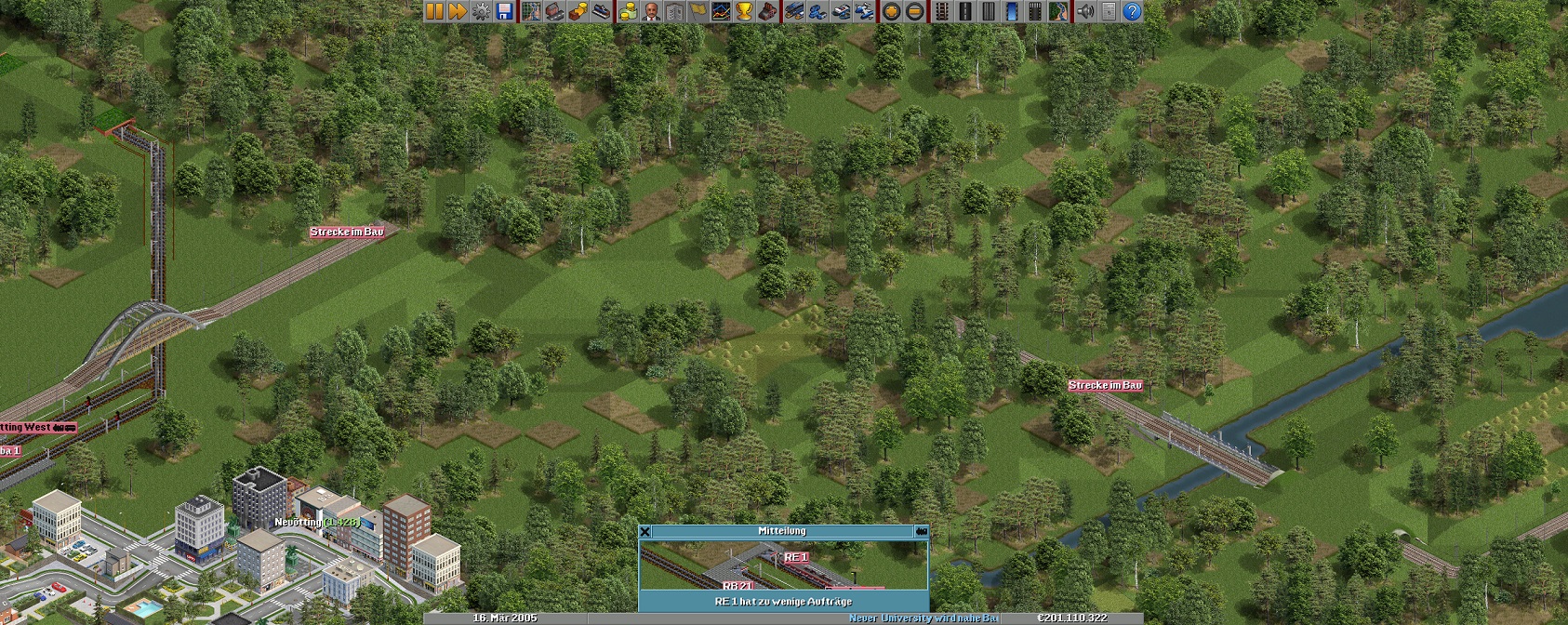Open the sound and music speaker icon
Screen dimensions: 1568x625
click(x=1084, y=11)
